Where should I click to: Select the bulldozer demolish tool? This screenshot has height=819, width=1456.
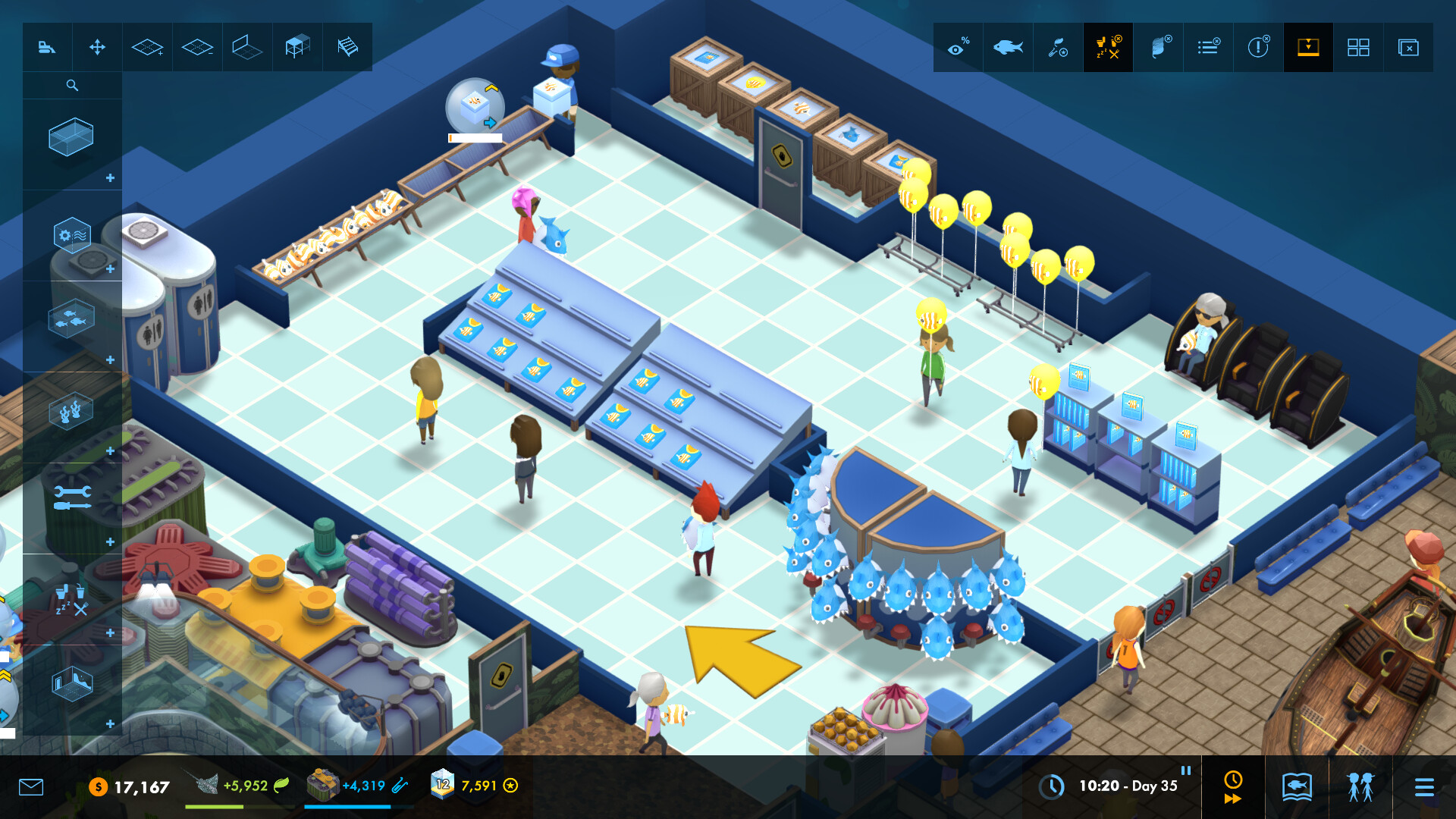(x=47, y=47)
